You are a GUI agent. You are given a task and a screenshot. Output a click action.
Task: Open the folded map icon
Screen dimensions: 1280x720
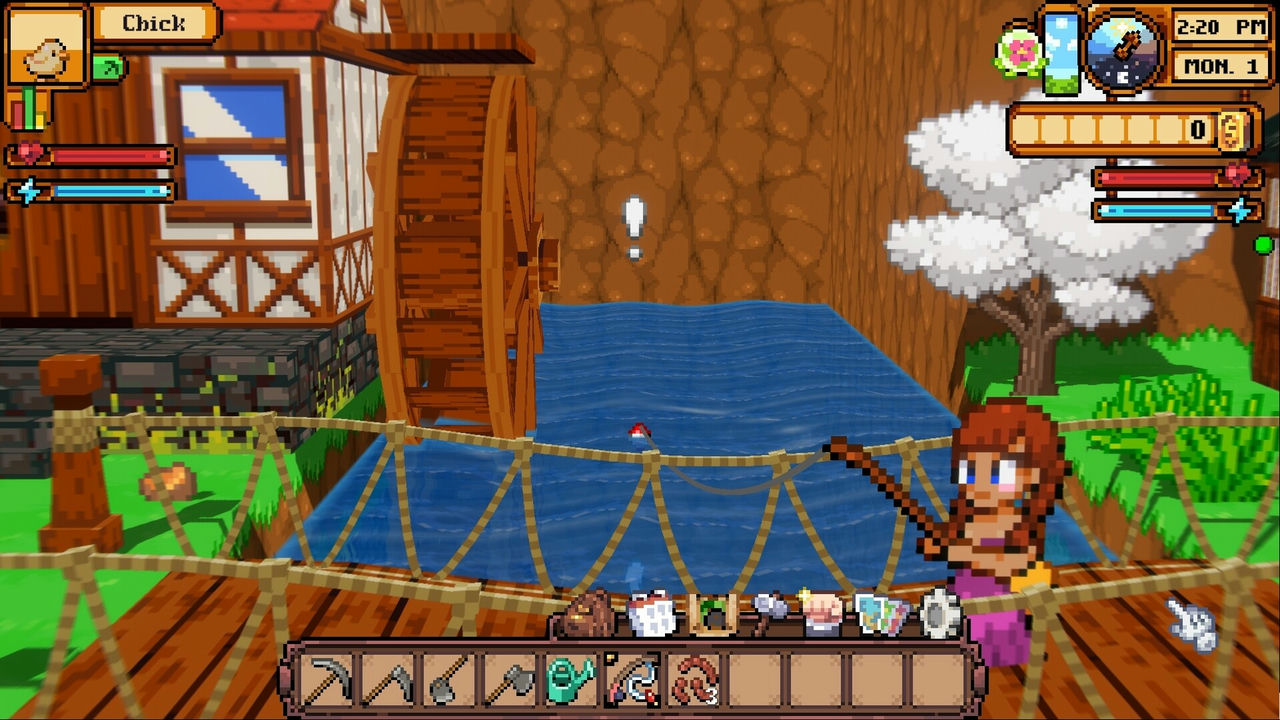pyautogui.click(x=881, y=615)
